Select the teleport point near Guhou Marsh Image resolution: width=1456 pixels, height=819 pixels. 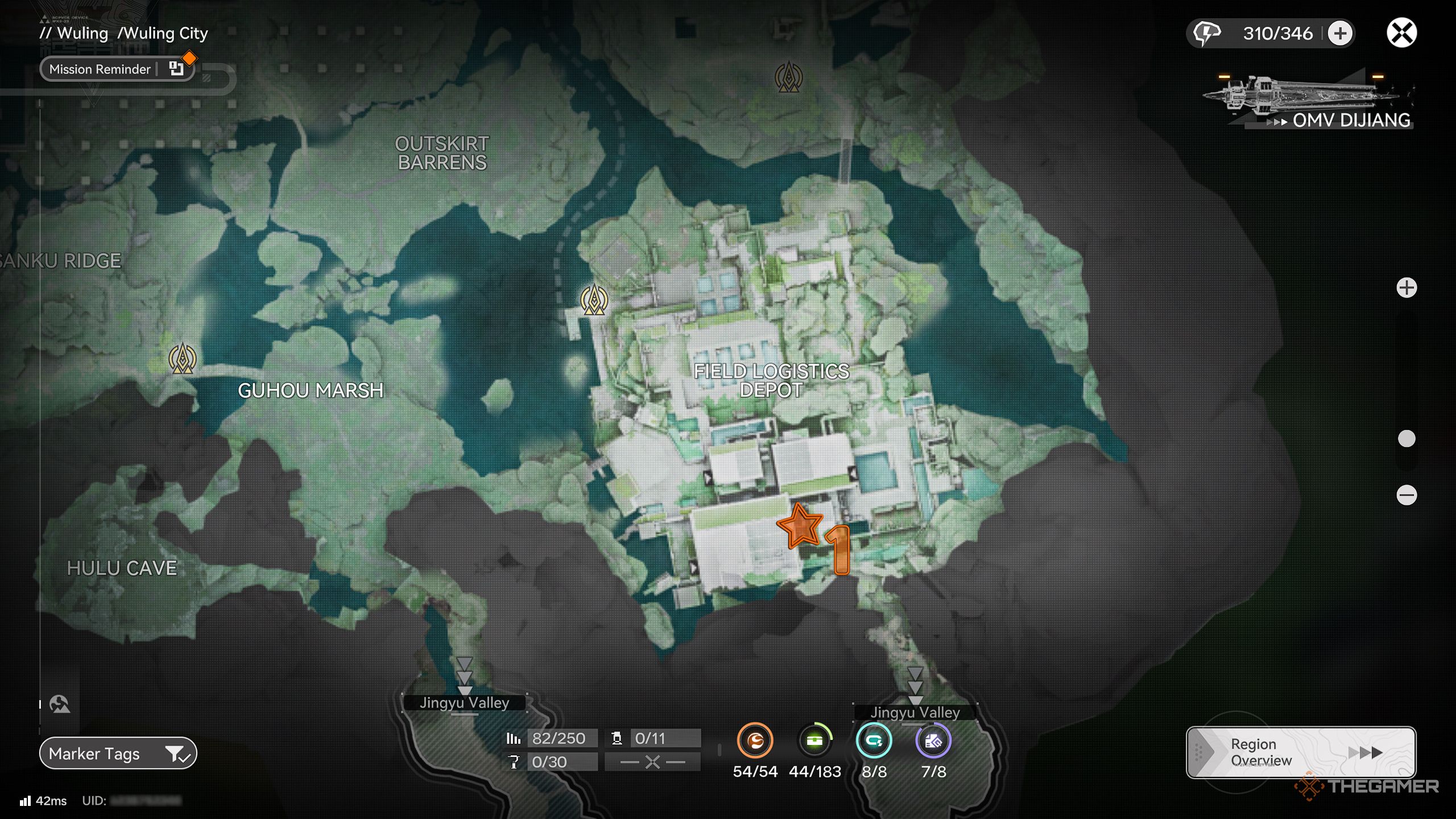(x=183, y=359)
